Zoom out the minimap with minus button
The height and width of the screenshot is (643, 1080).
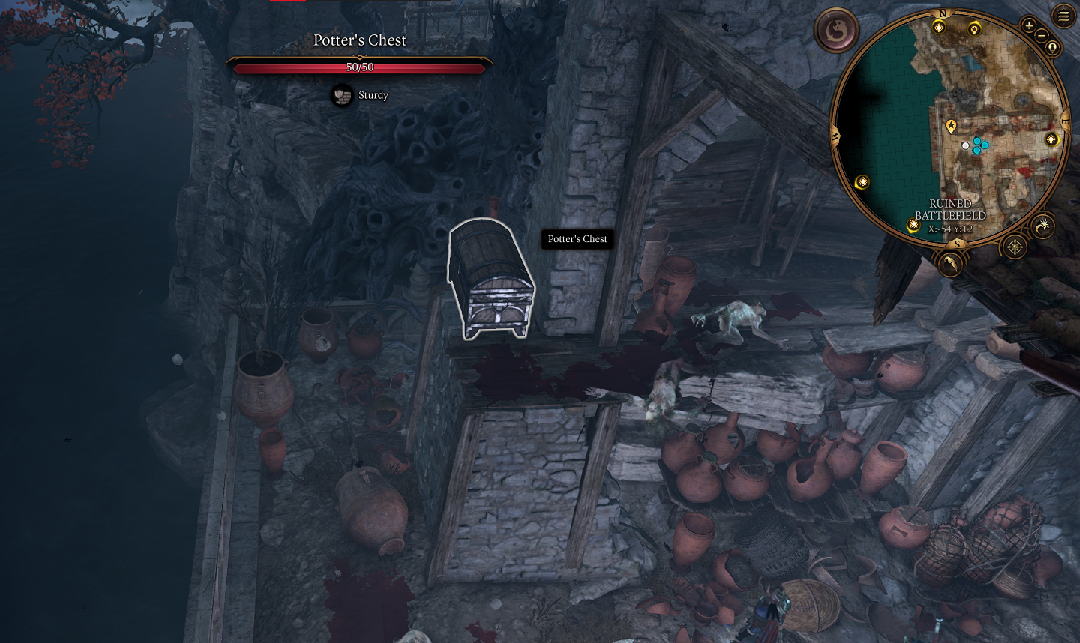(x=1041, y=36)
